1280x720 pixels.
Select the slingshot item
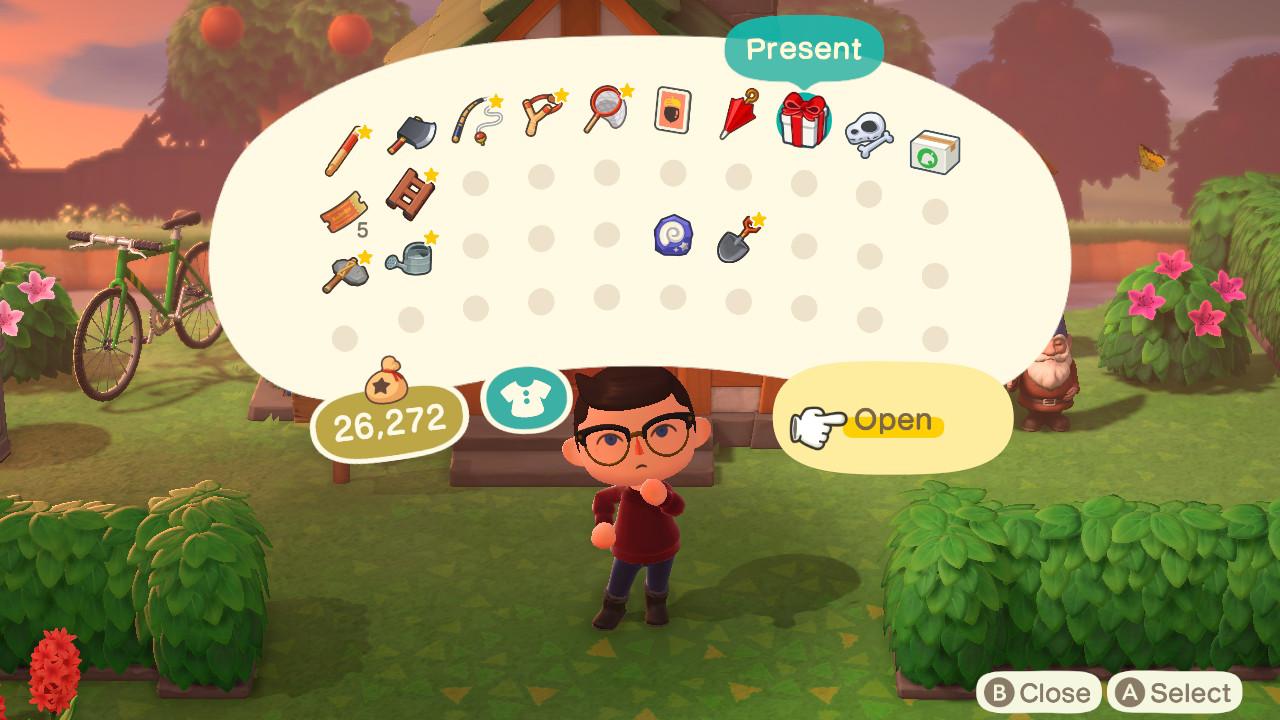[542, 113]
